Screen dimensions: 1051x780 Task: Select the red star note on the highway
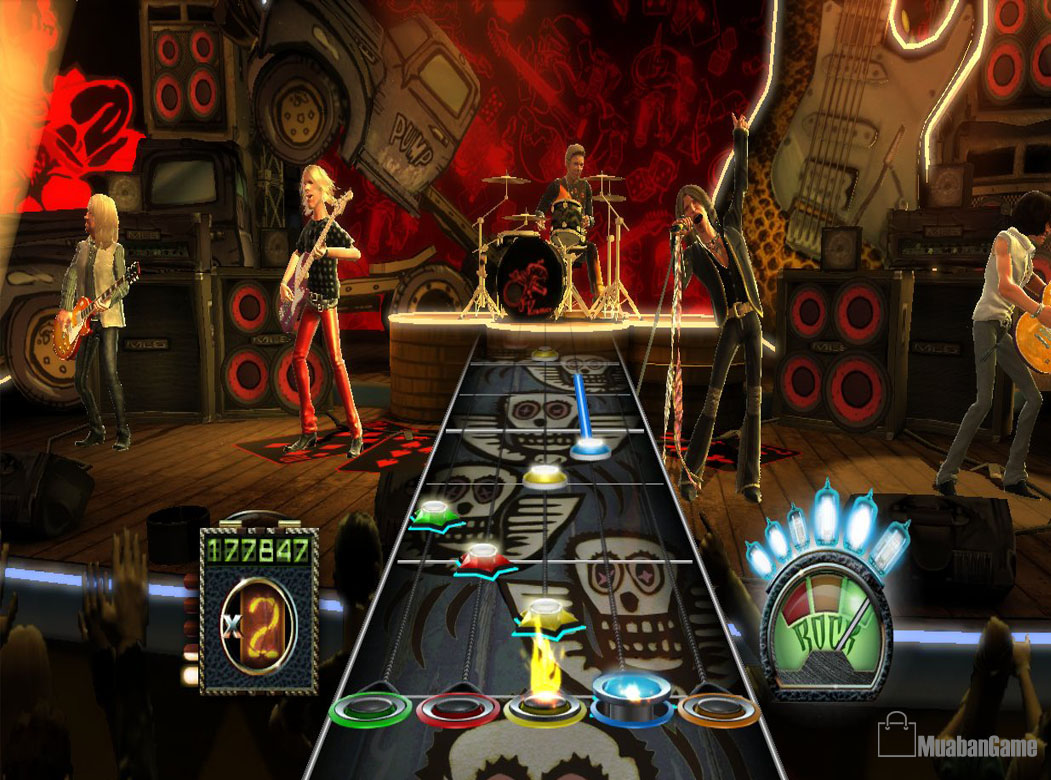click(483, 557)
